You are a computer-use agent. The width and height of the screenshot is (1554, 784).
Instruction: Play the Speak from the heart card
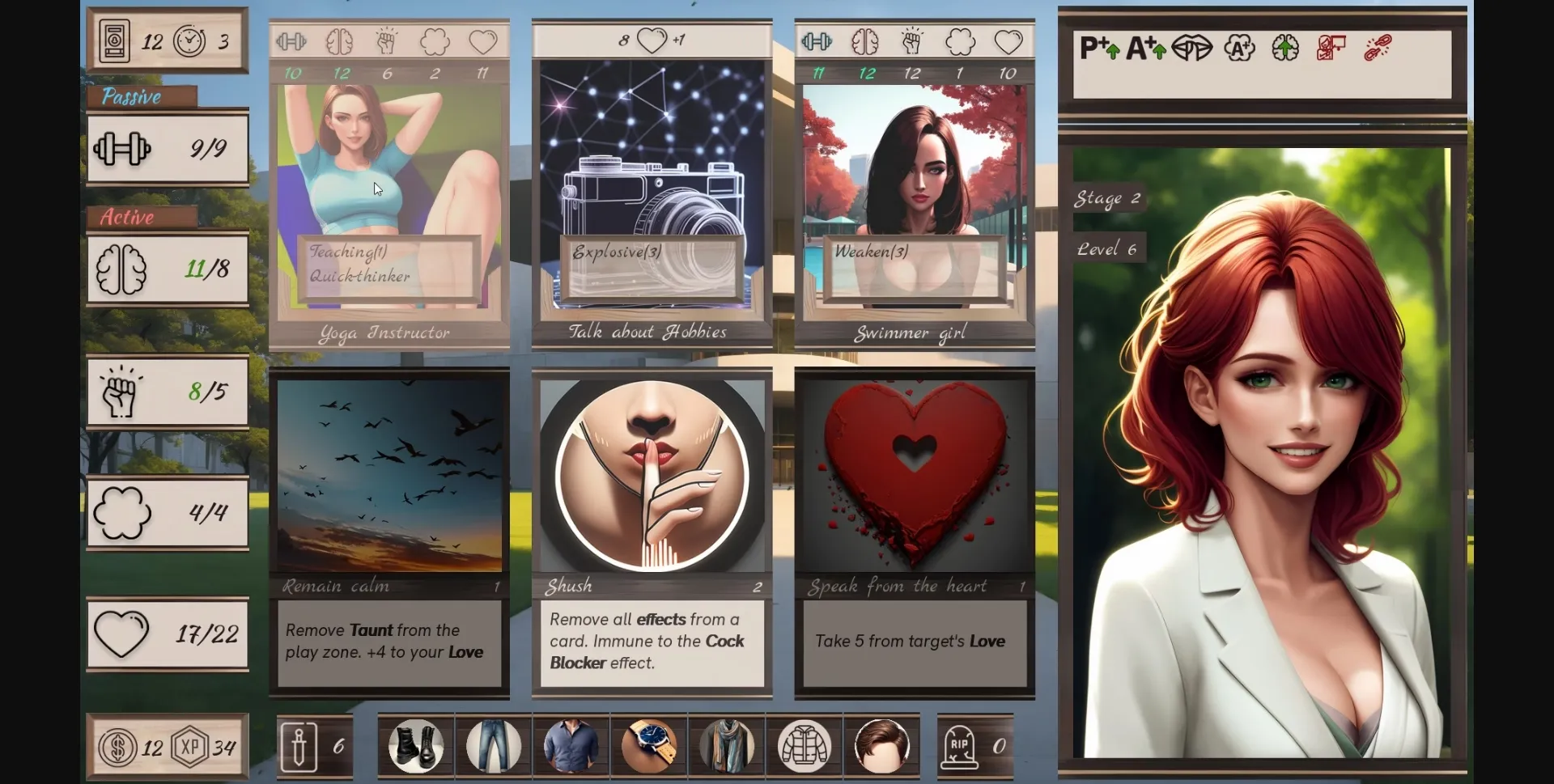tap(915, 530)
